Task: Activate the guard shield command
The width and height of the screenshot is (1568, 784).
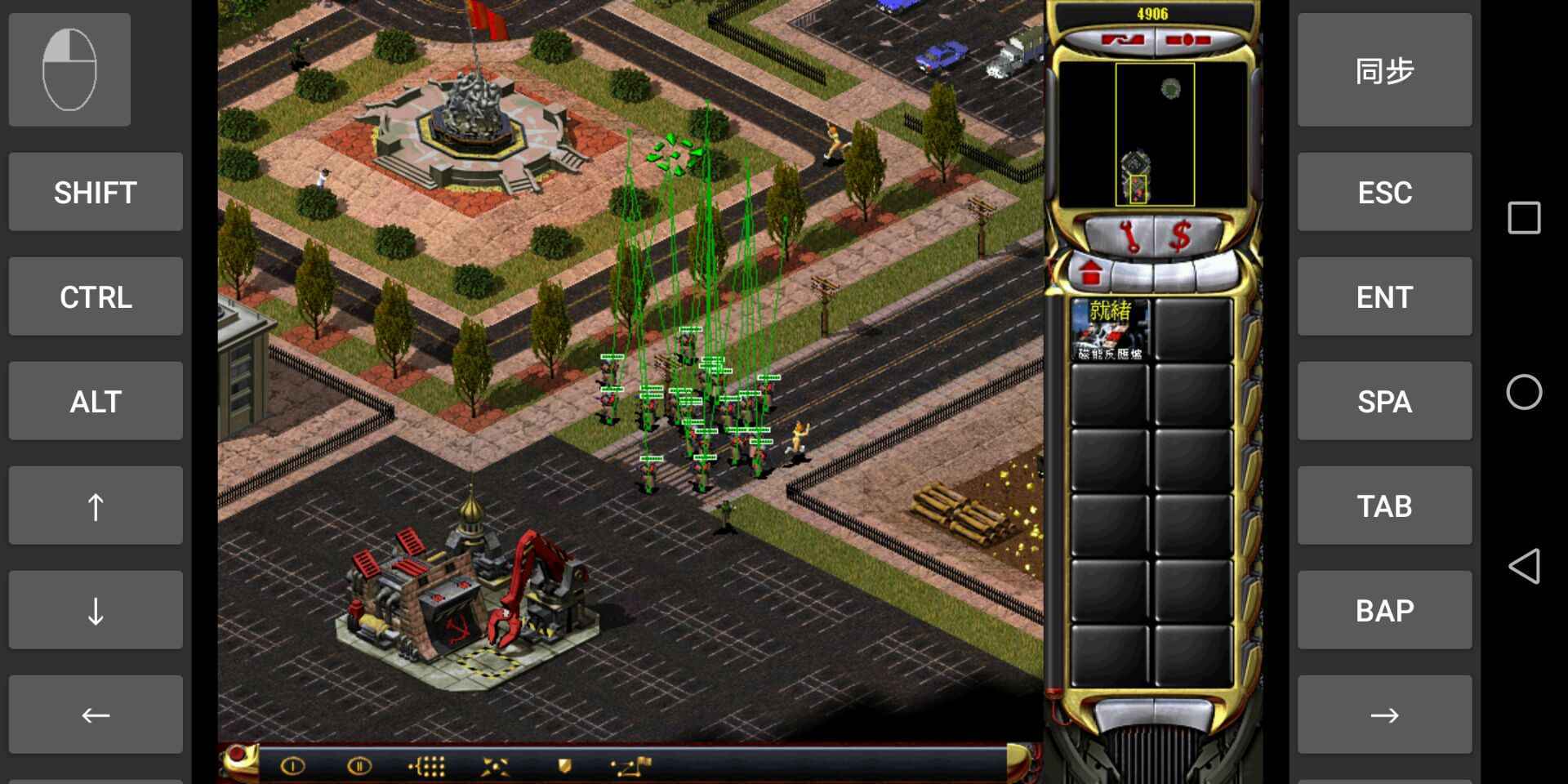Action: coord(563,766)
